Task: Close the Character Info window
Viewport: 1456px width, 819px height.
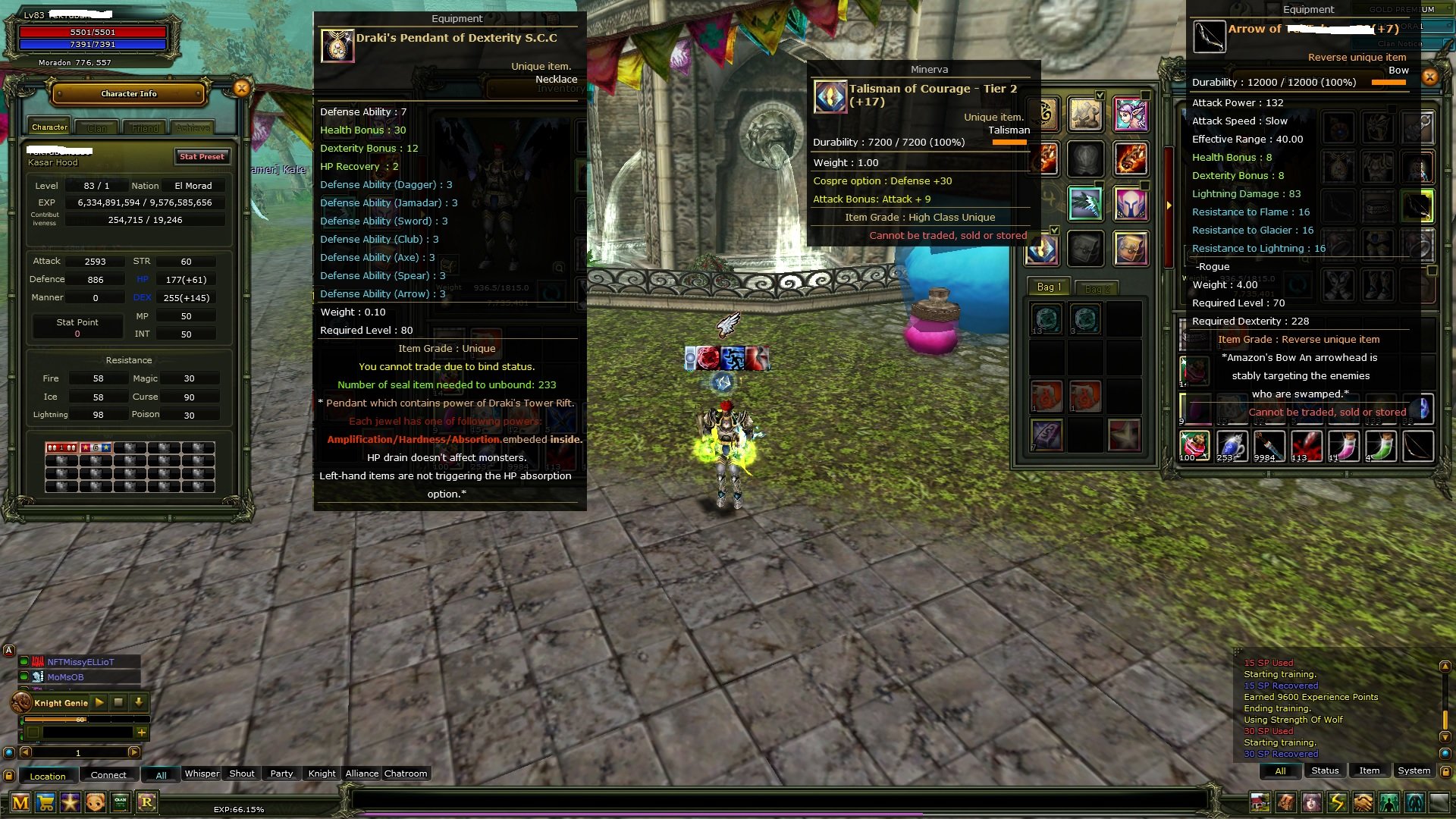Action: point(241,89)
